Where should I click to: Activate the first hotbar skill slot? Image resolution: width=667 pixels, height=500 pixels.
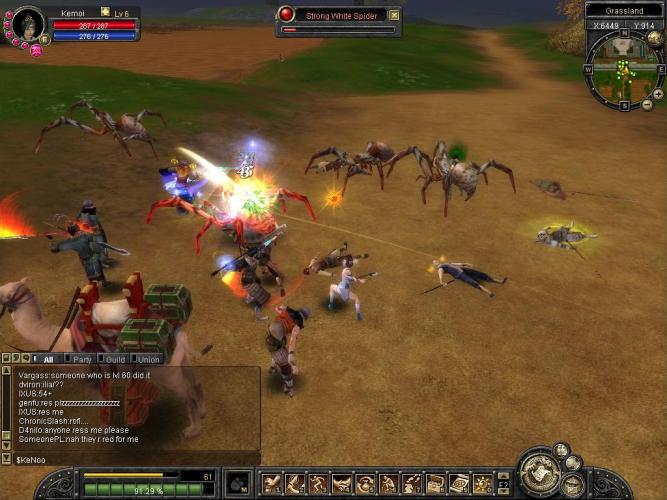pos(271,484)
